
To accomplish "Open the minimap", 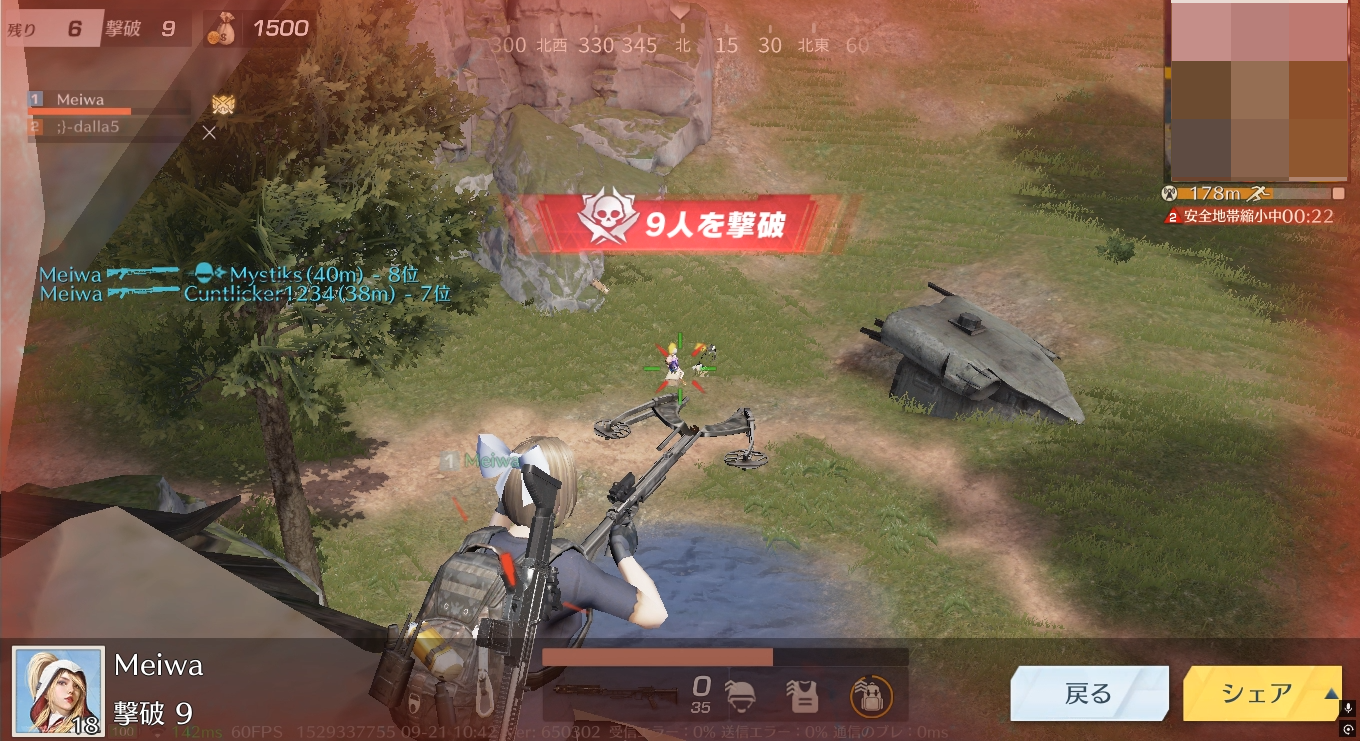I will 1256,90.
